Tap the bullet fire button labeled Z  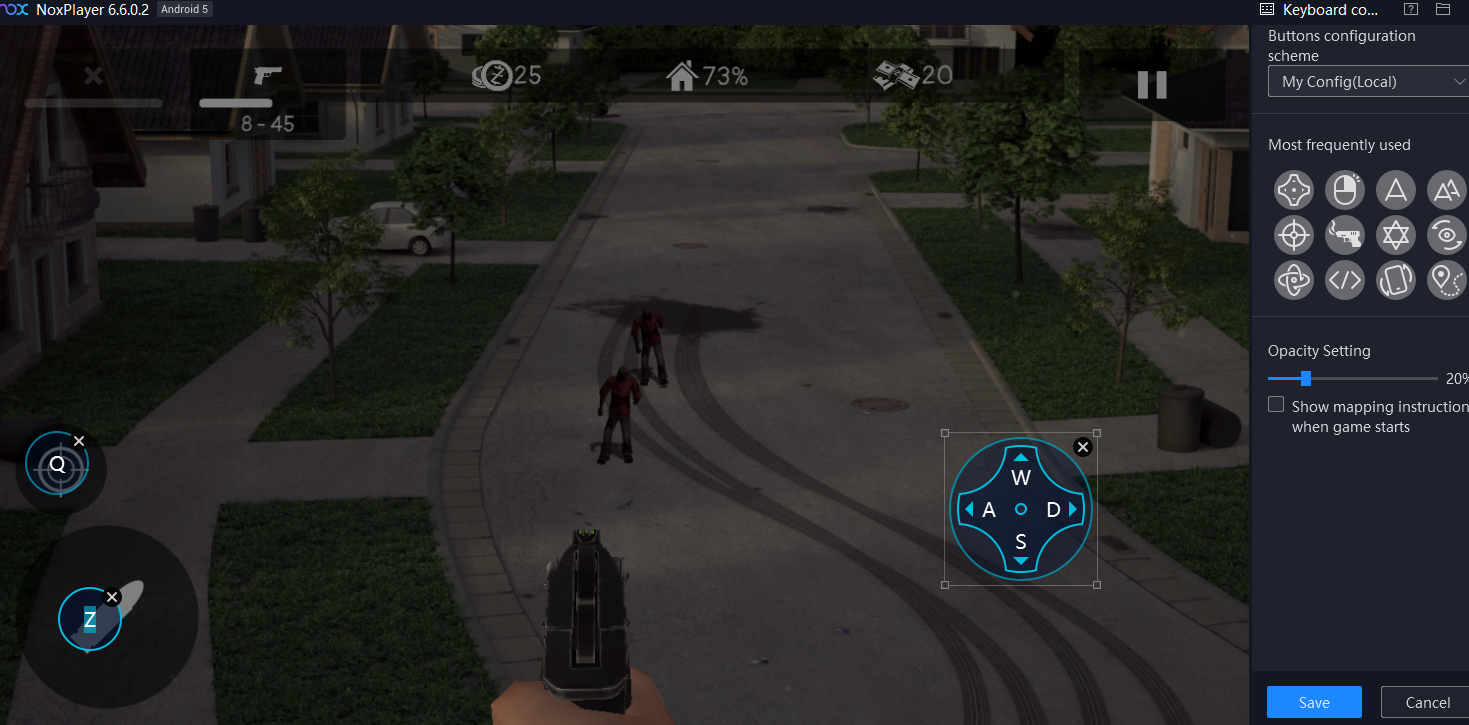(x=90, y=620)
